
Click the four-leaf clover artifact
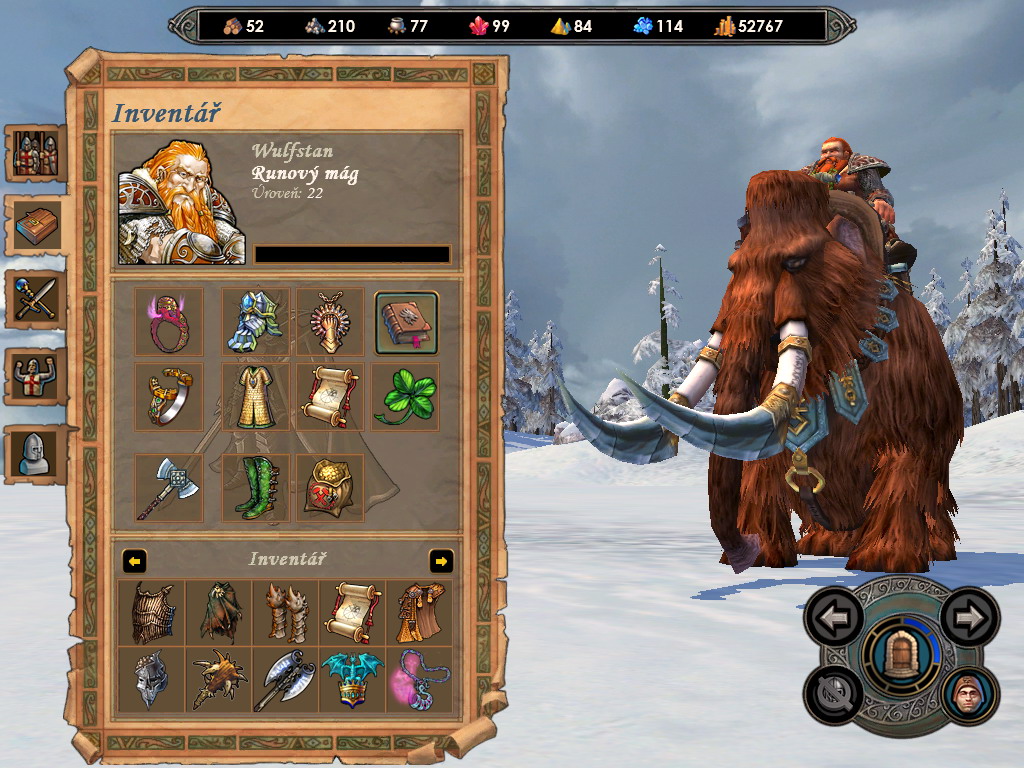point(405,397)
